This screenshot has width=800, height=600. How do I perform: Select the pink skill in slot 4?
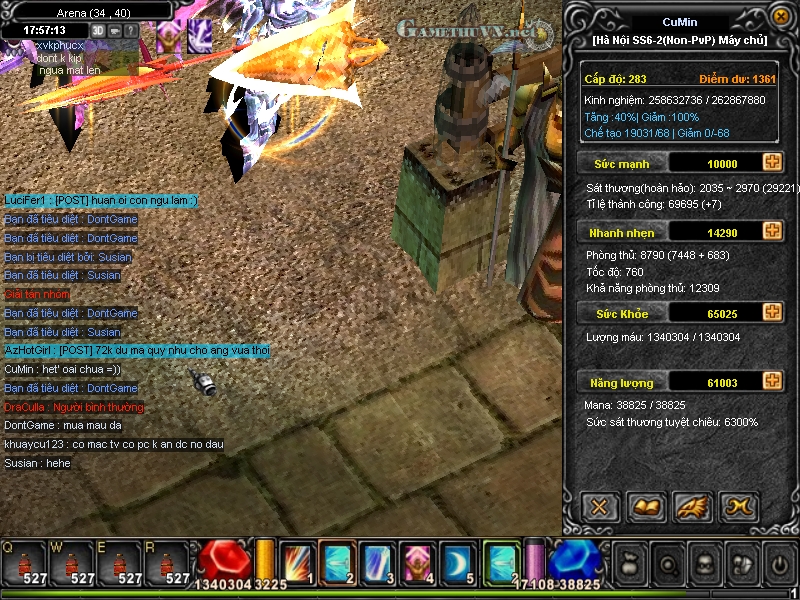(x=416, y=562)
